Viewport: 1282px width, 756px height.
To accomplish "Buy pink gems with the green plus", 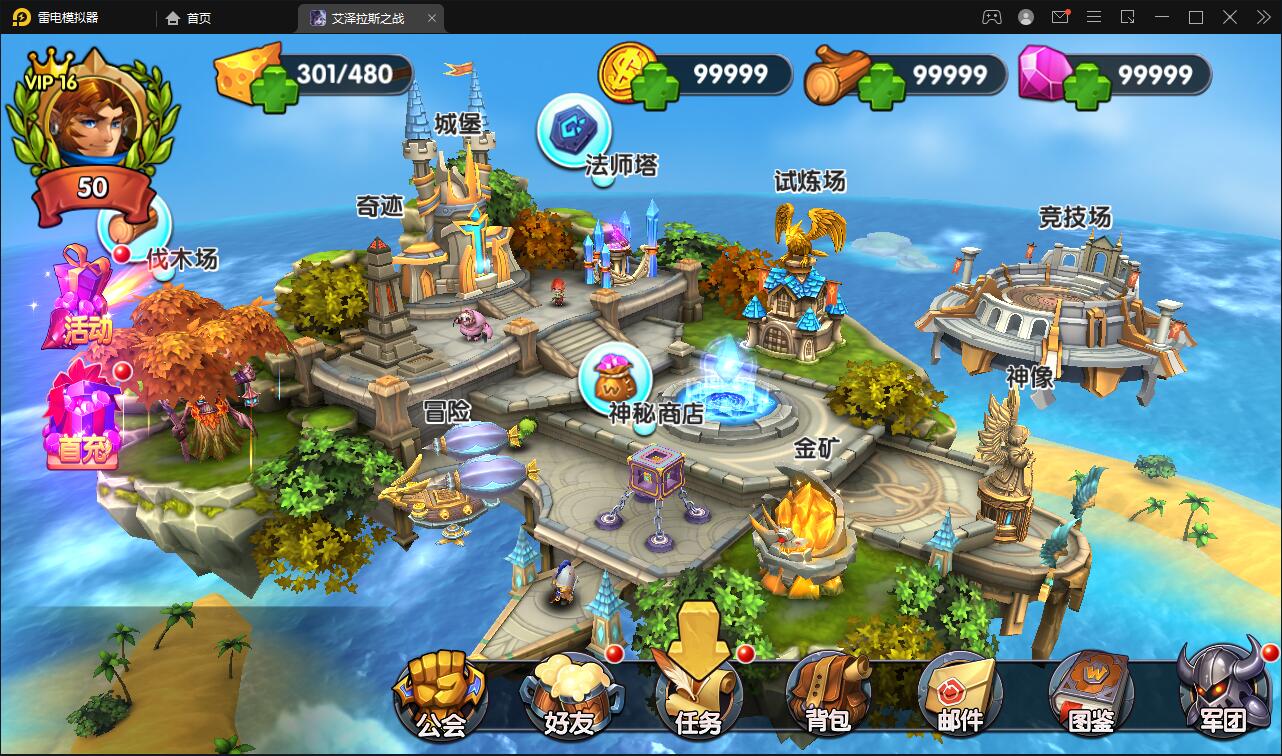I will click(x=1086, y=89).
